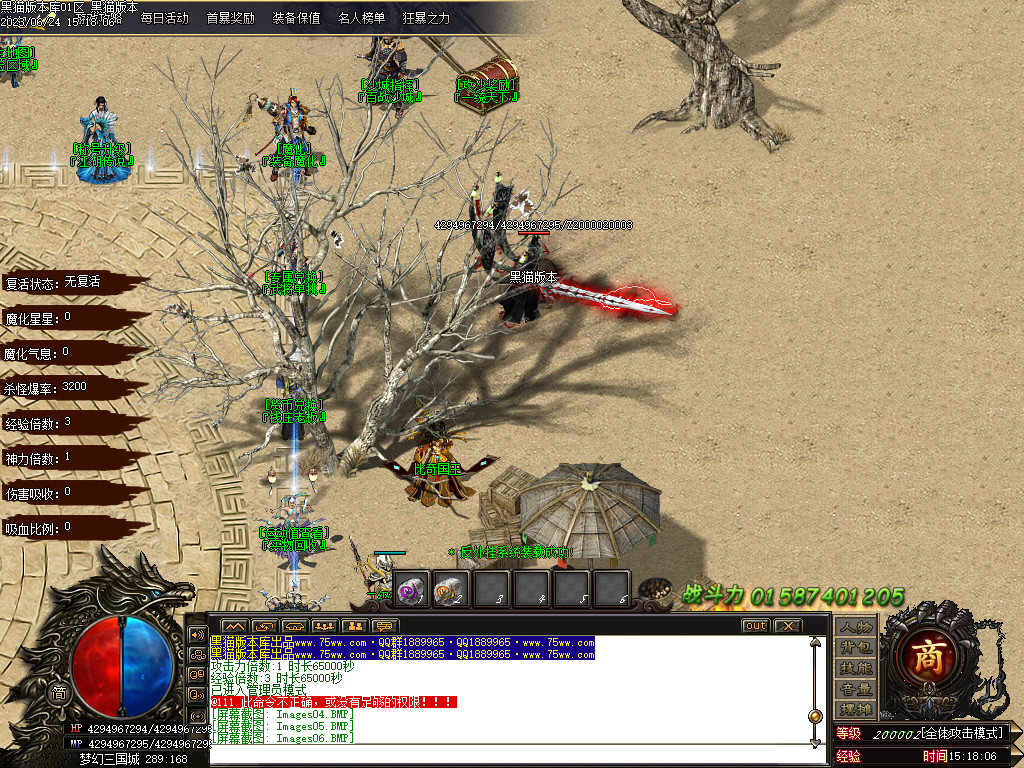Close the chat panel with the X button
Image resolution: width=1024 pixels, height=768 pixels.
coord(788,626)
